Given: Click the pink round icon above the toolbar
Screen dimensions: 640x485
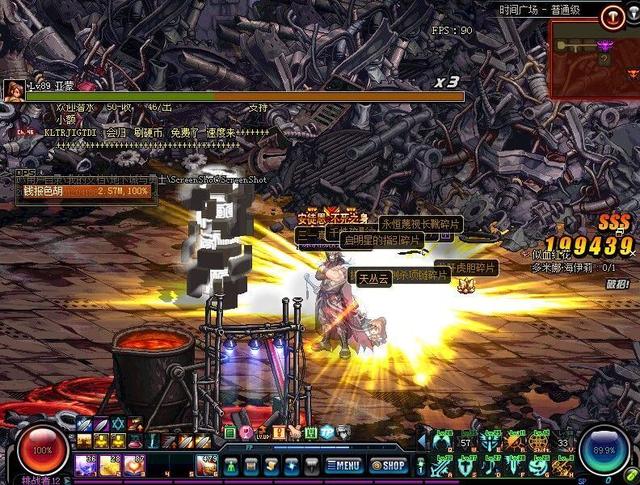Looking at the screenshot, I should 246,432.
